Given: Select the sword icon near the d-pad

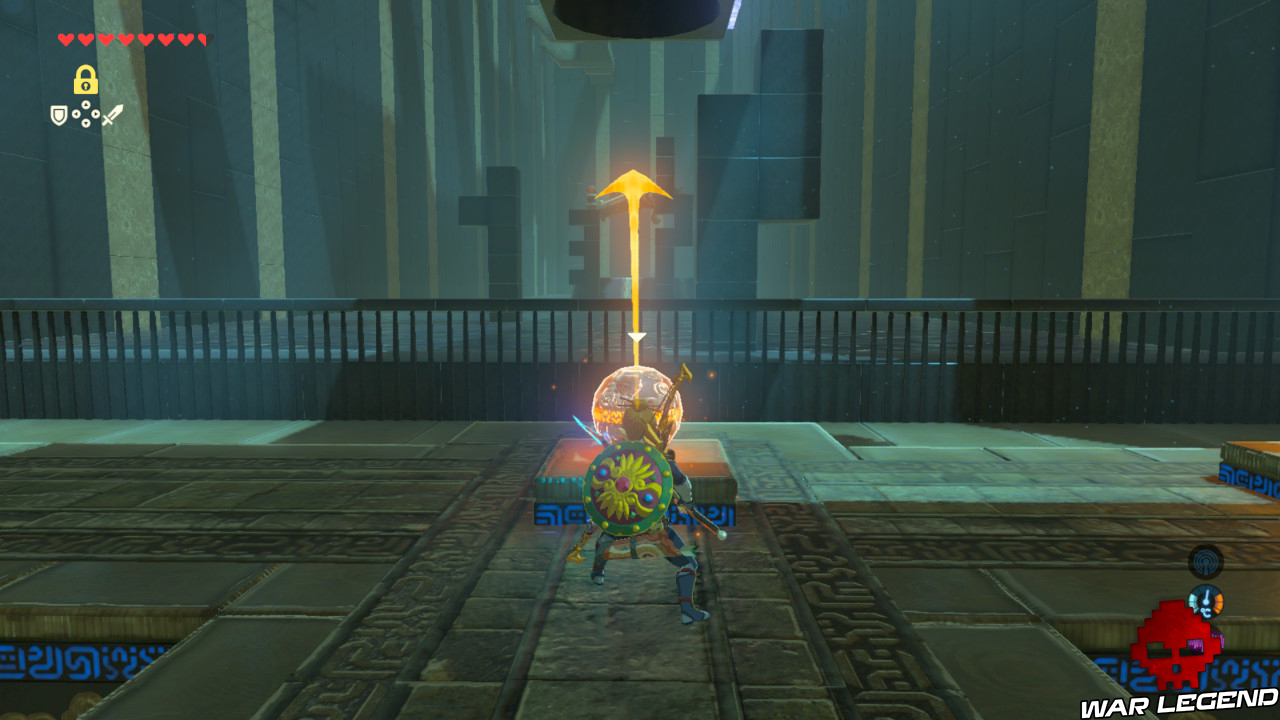Looking at the screenshot, I should (113, 114).
